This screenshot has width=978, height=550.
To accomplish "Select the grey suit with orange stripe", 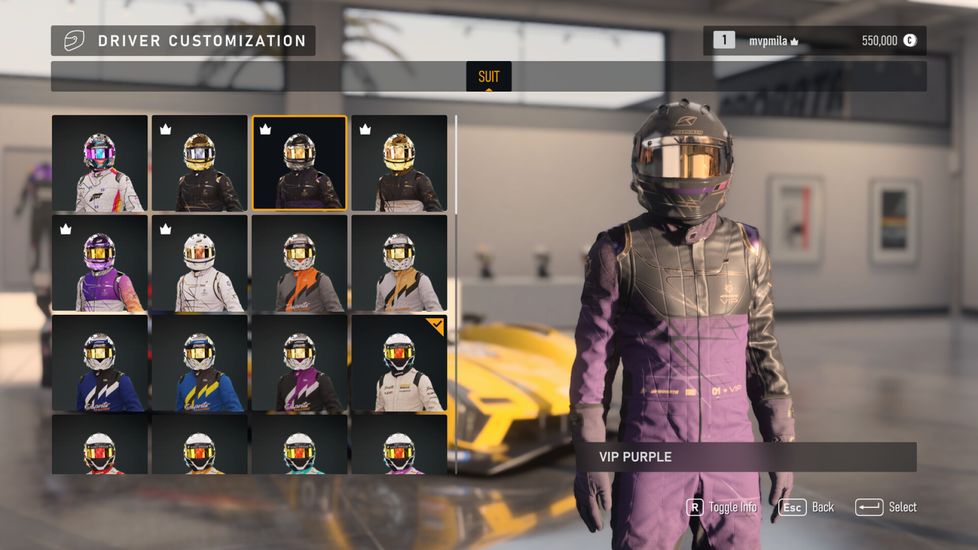I will 299,263.
